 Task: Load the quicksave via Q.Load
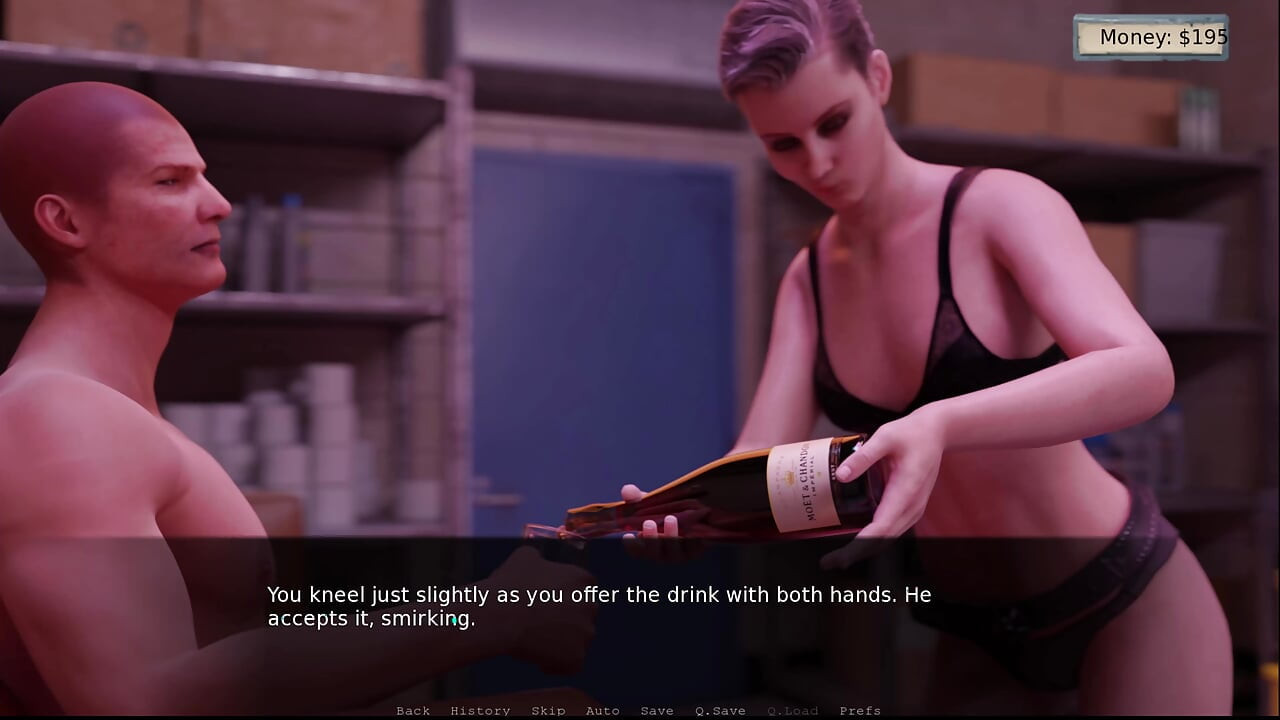pos(793,710)
